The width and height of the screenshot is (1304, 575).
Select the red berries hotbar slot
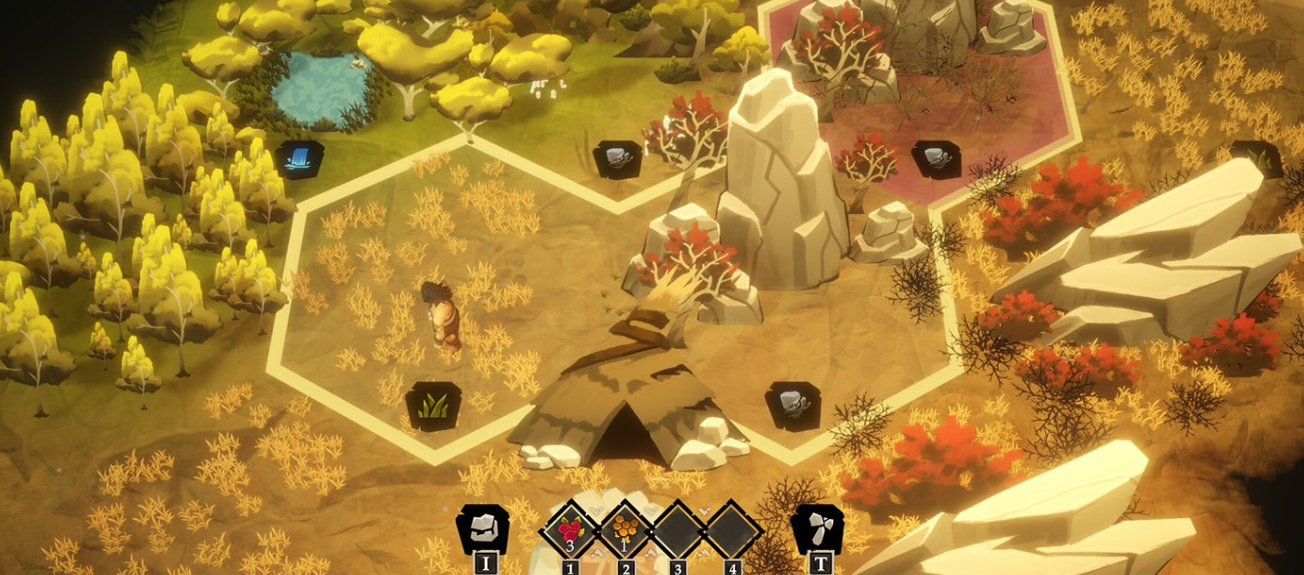tap(570, 529)
